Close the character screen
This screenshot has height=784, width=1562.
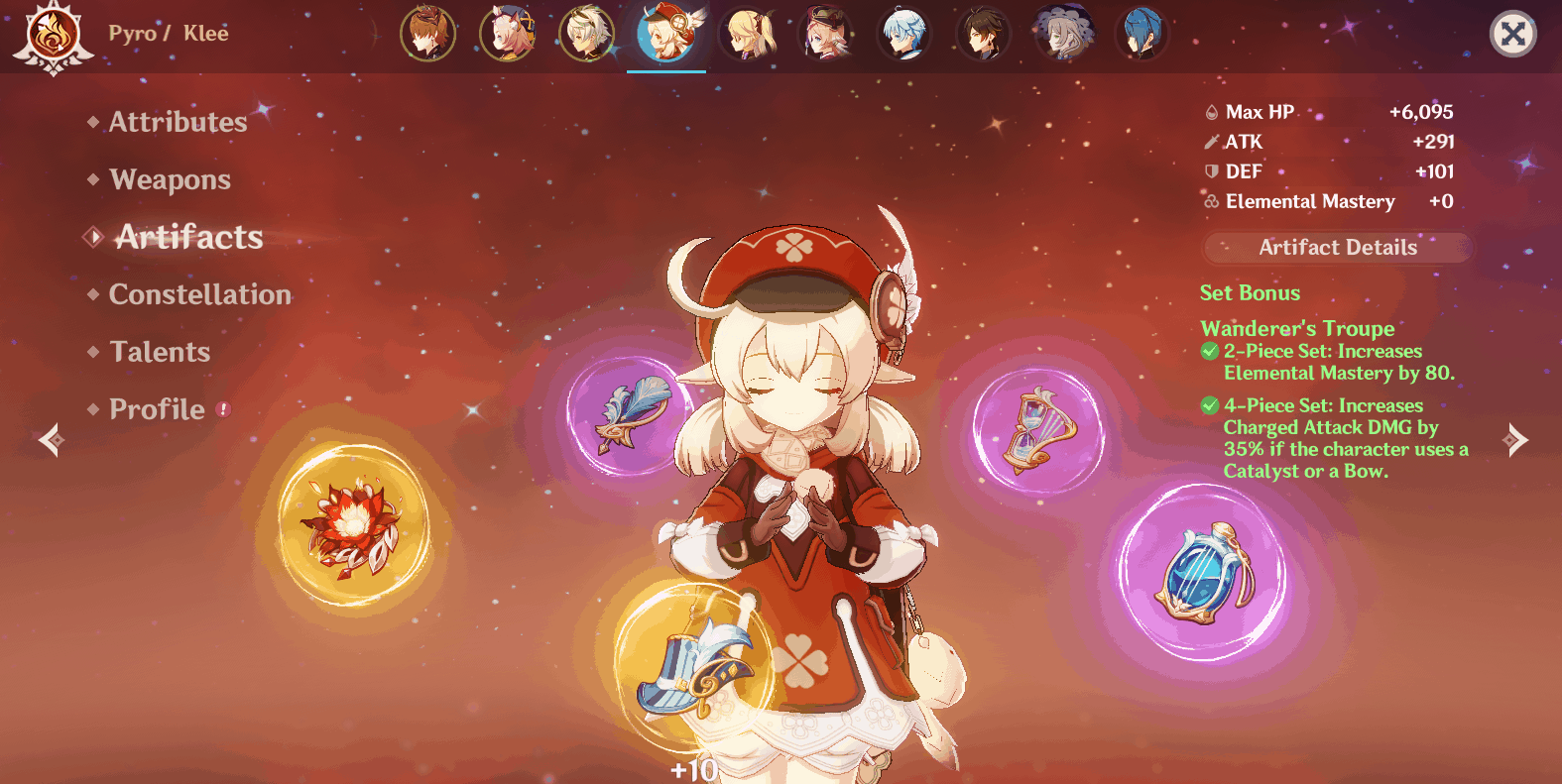pos(1512,35)
